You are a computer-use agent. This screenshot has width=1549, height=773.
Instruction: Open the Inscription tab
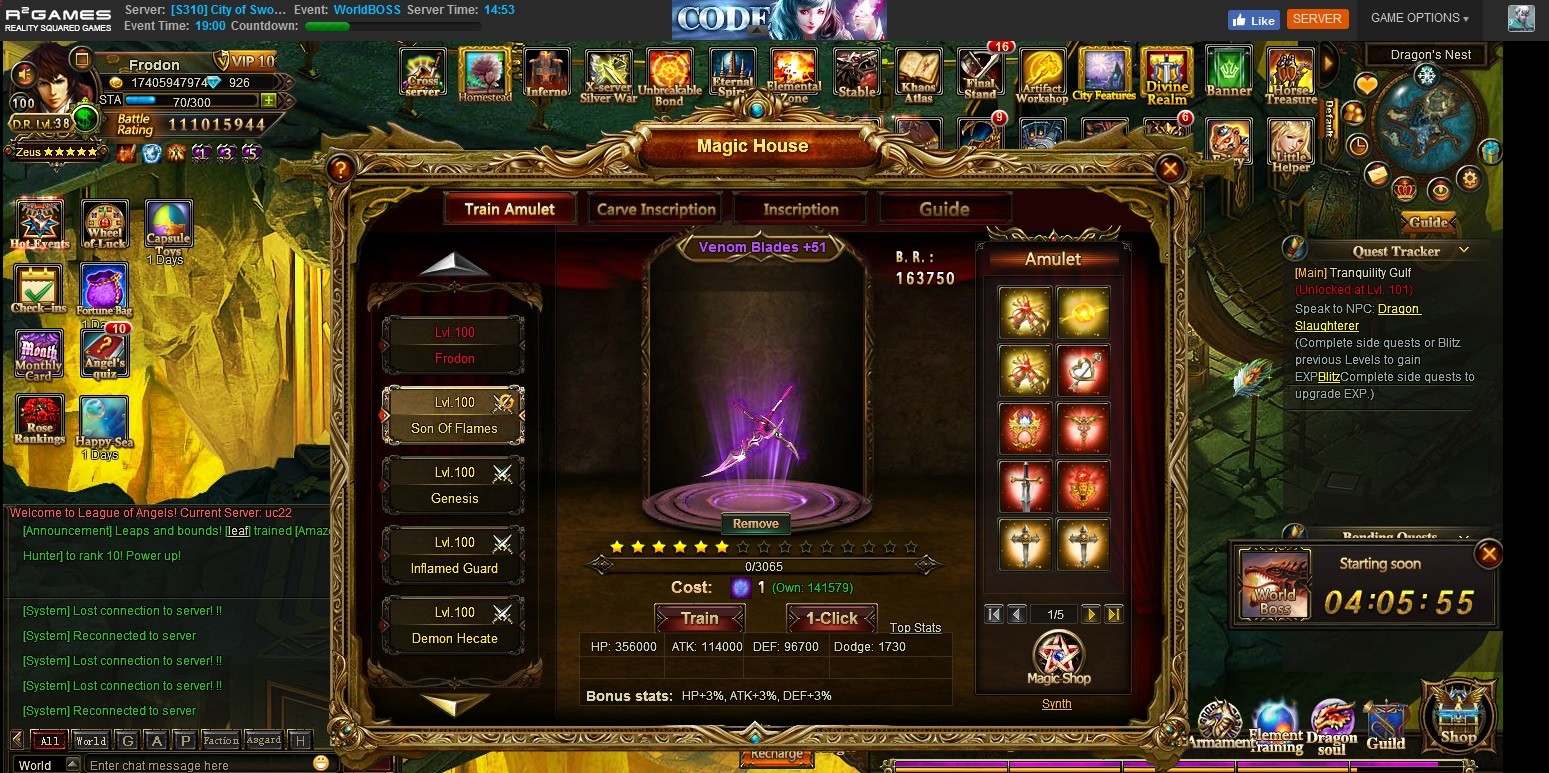point(800,209)
